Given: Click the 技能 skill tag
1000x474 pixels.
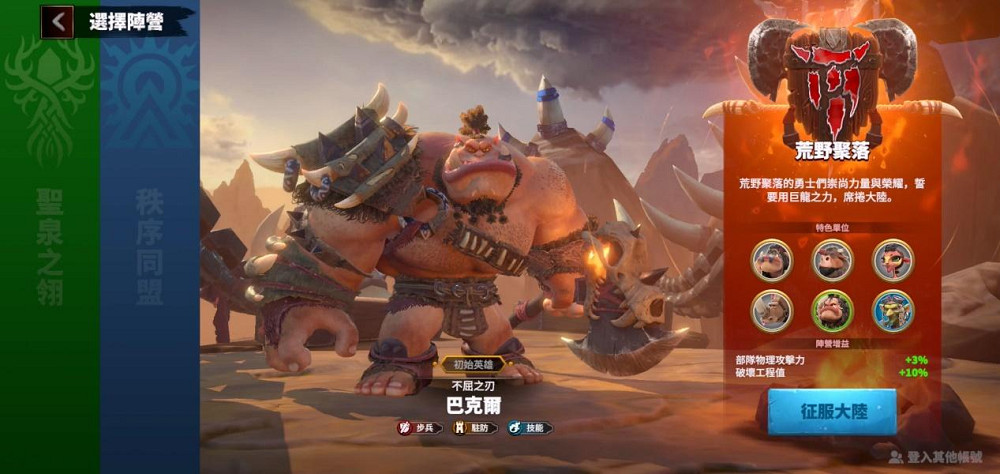Looking at the screenshot, I should pyautogui.click(x=530, y=428).
